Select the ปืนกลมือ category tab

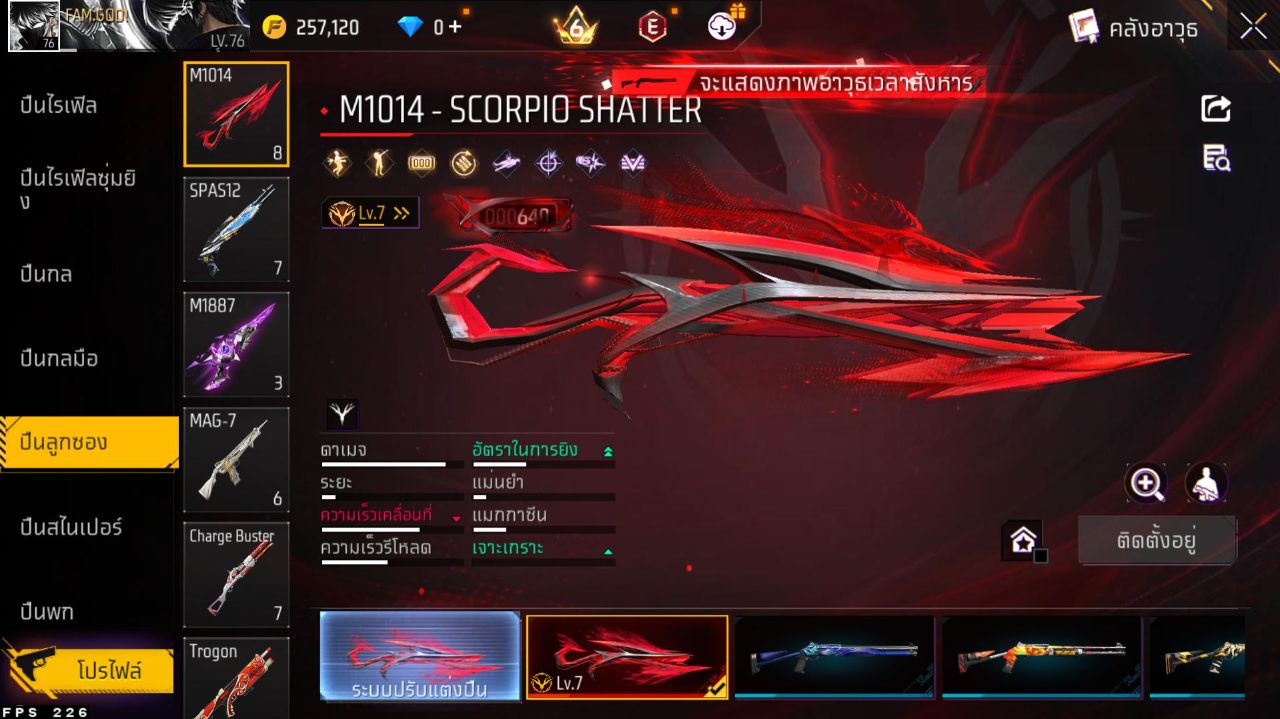pos(60,358)
